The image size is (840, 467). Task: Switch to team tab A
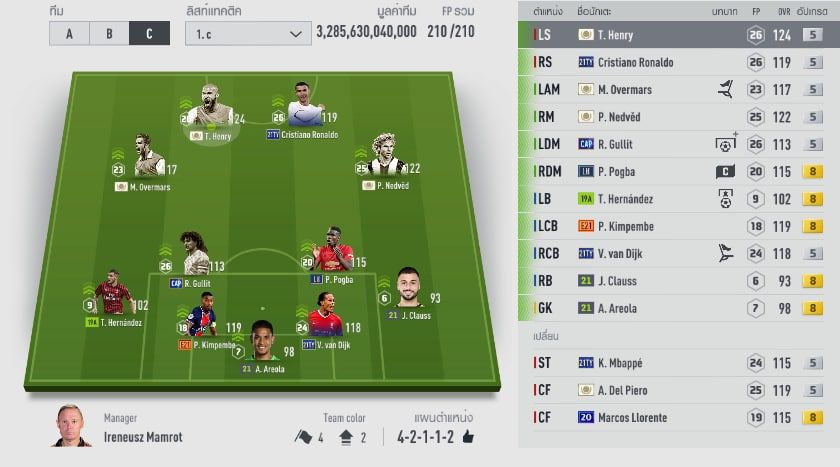[69, 33]
